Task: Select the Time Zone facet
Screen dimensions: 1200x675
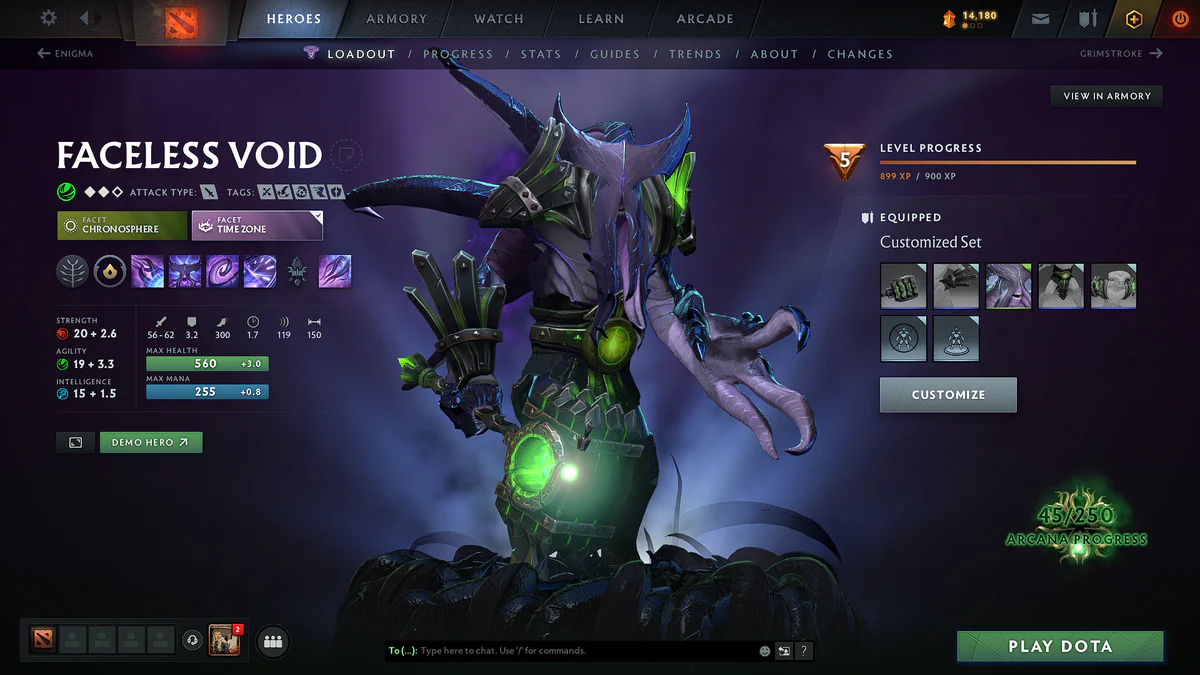Action: pyautogui.click(x=257, y=225)
